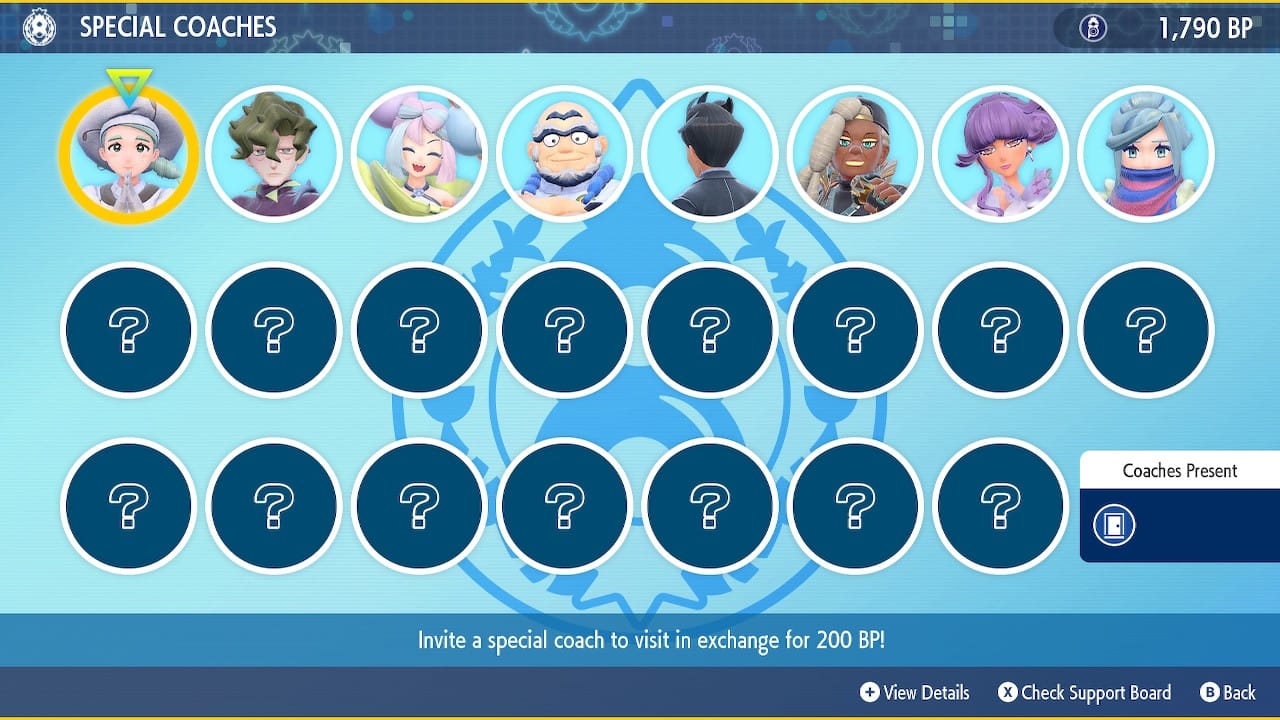Click the back-facing dark-haired coach
Image resolution: width=1280 pixels, height=720 pixels.
[710, 153]
